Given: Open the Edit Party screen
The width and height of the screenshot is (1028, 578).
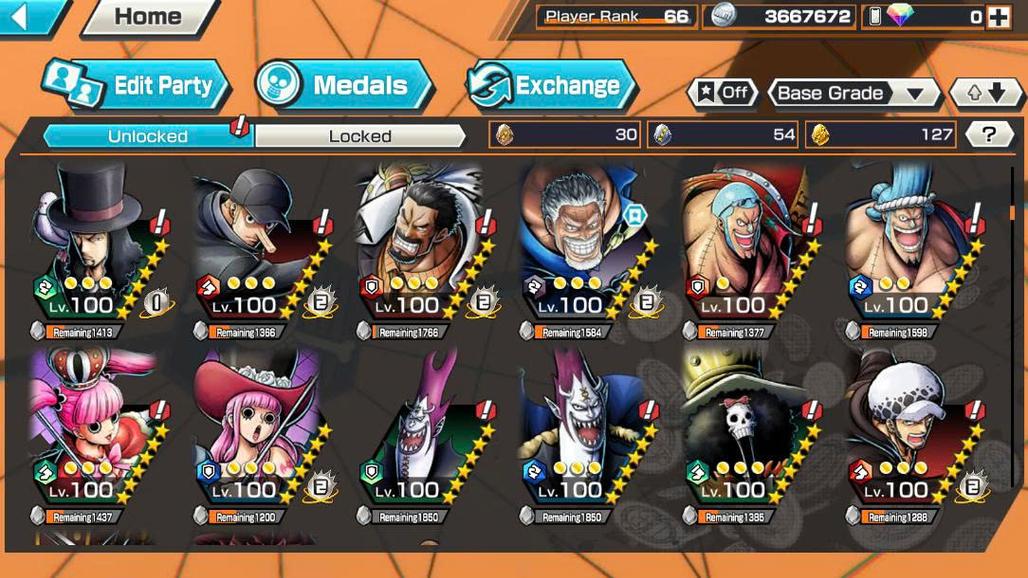Looking at the screenshot, I should tap(138, 85).
